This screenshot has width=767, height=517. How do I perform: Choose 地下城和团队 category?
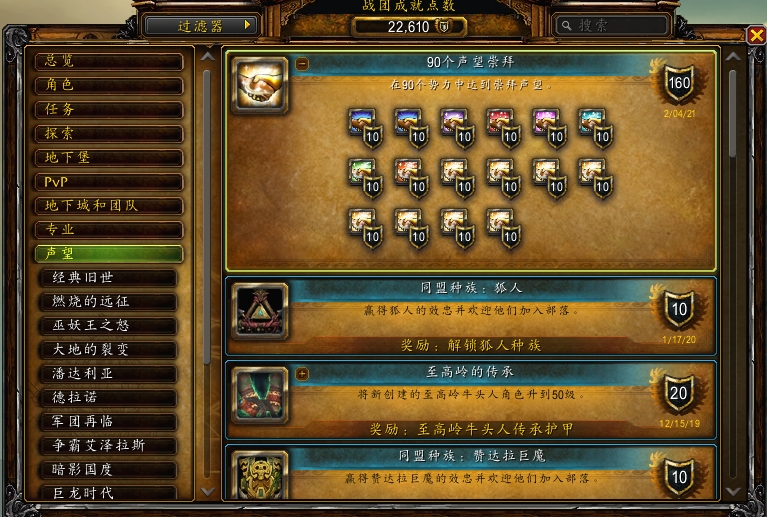coord(109,205)
